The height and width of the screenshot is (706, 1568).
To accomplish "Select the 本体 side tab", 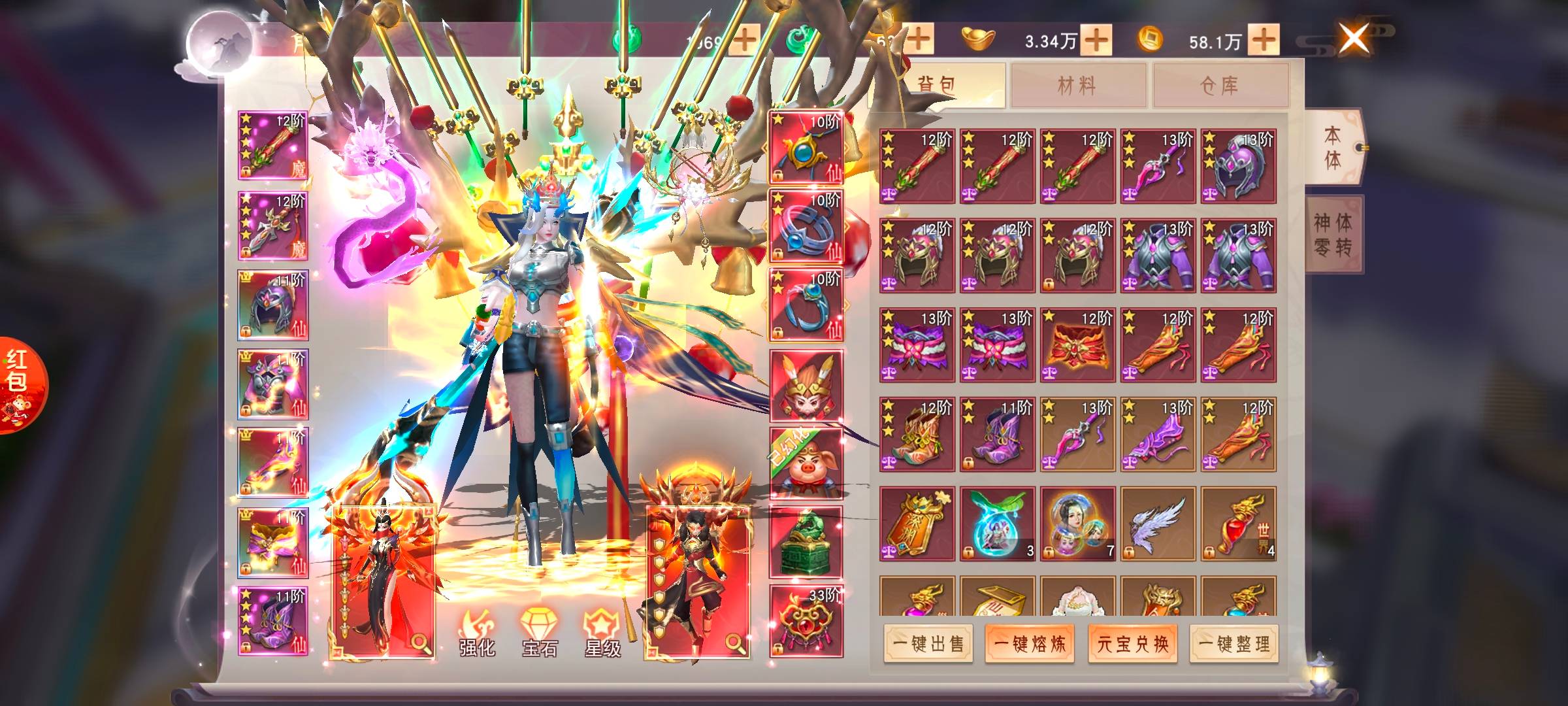I will click(1333, 148).
